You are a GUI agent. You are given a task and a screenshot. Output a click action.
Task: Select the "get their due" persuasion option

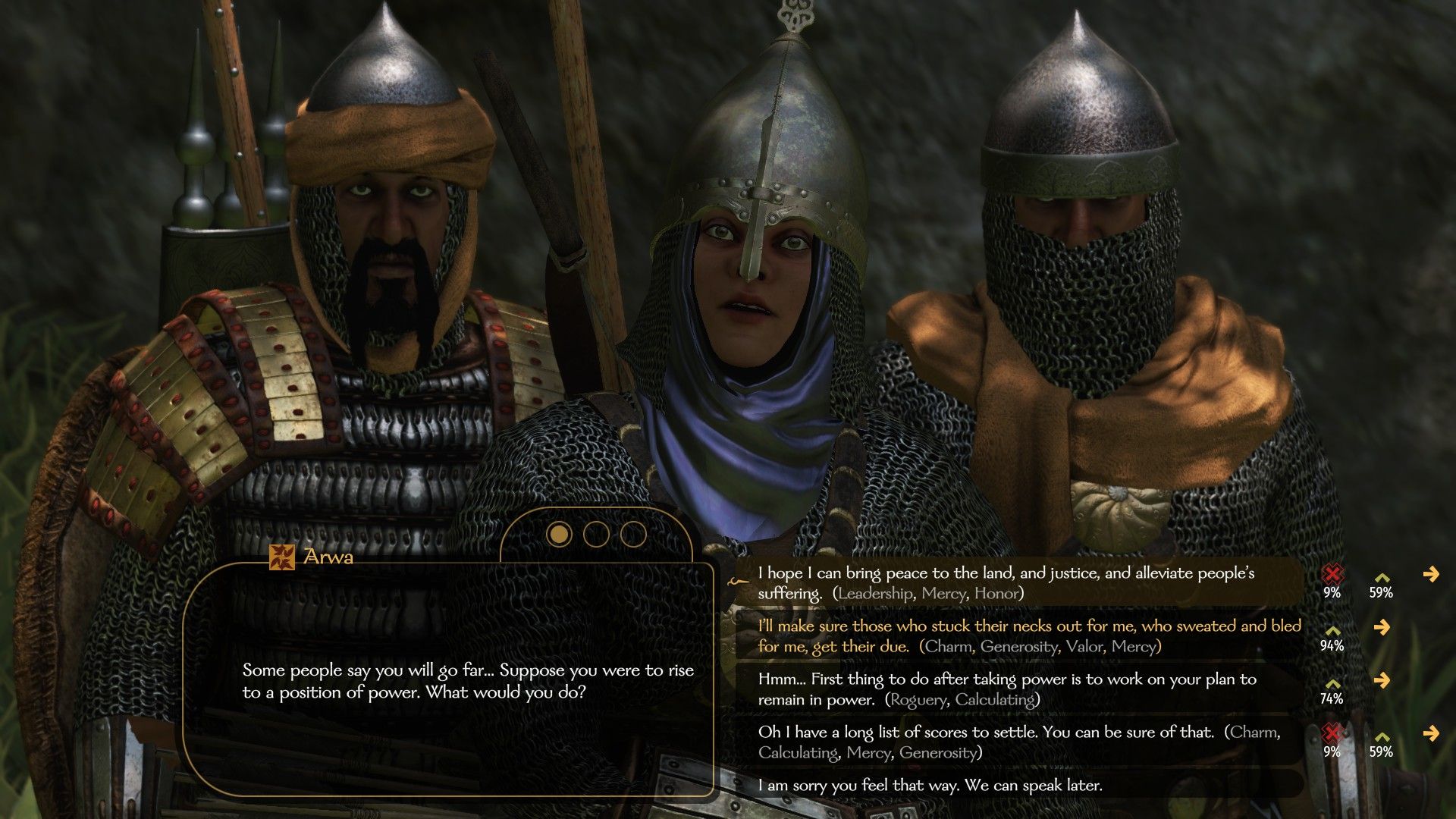(1028, 636)
